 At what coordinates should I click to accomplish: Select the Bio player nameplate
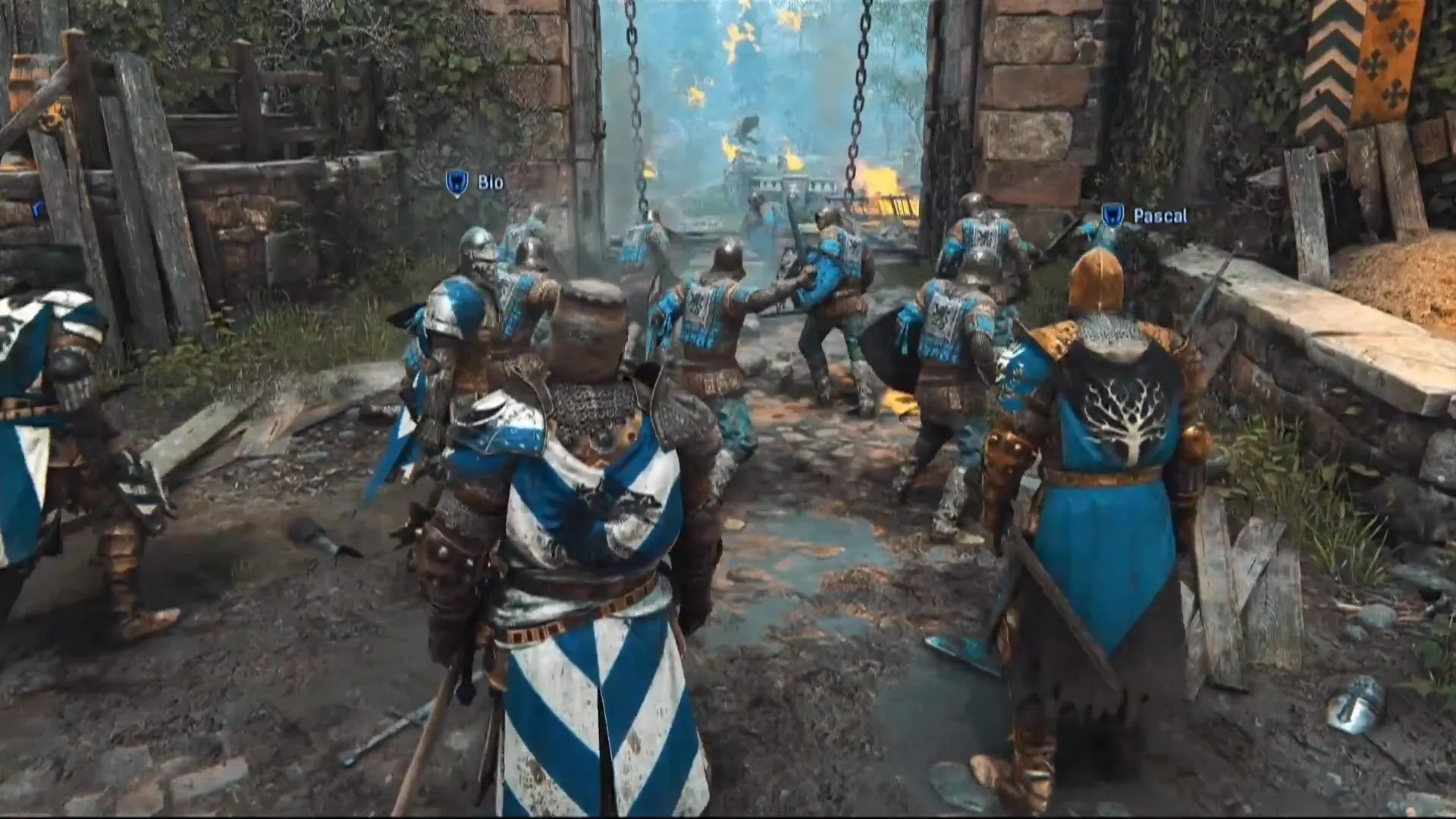(x=491, y=182)
